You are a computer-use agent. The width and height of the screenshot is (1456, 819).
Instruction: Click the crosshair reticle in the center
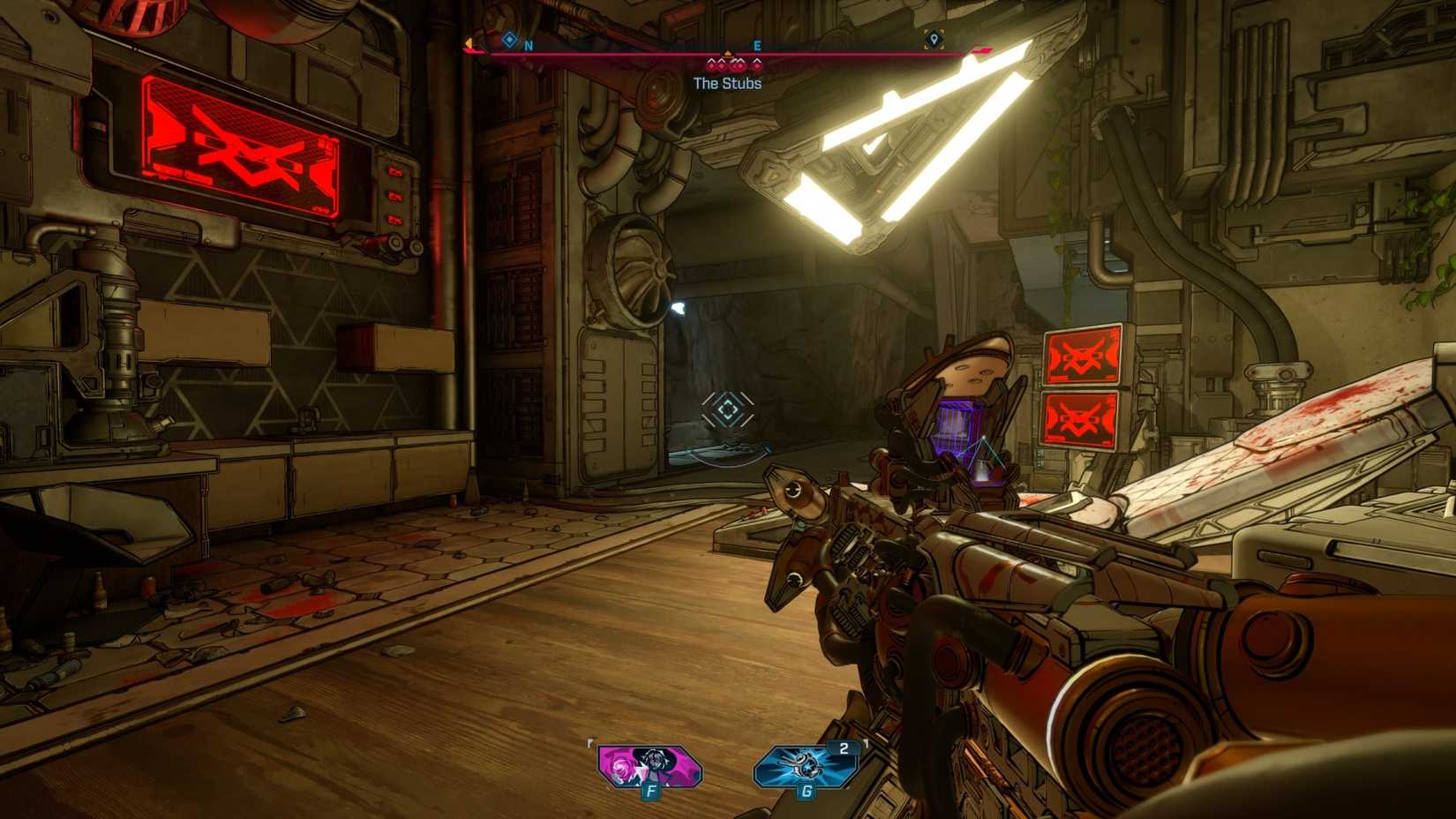click(727, 409)
